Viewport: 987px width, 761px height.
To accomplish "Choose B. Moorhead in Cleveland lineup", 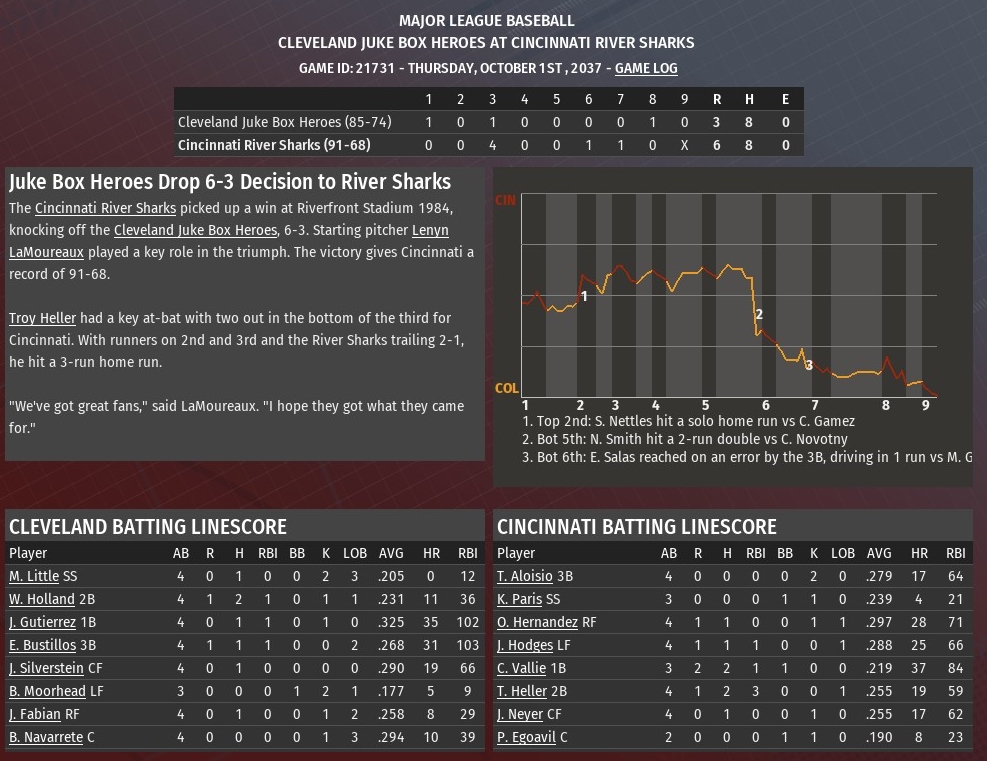I will pos(47,691).
